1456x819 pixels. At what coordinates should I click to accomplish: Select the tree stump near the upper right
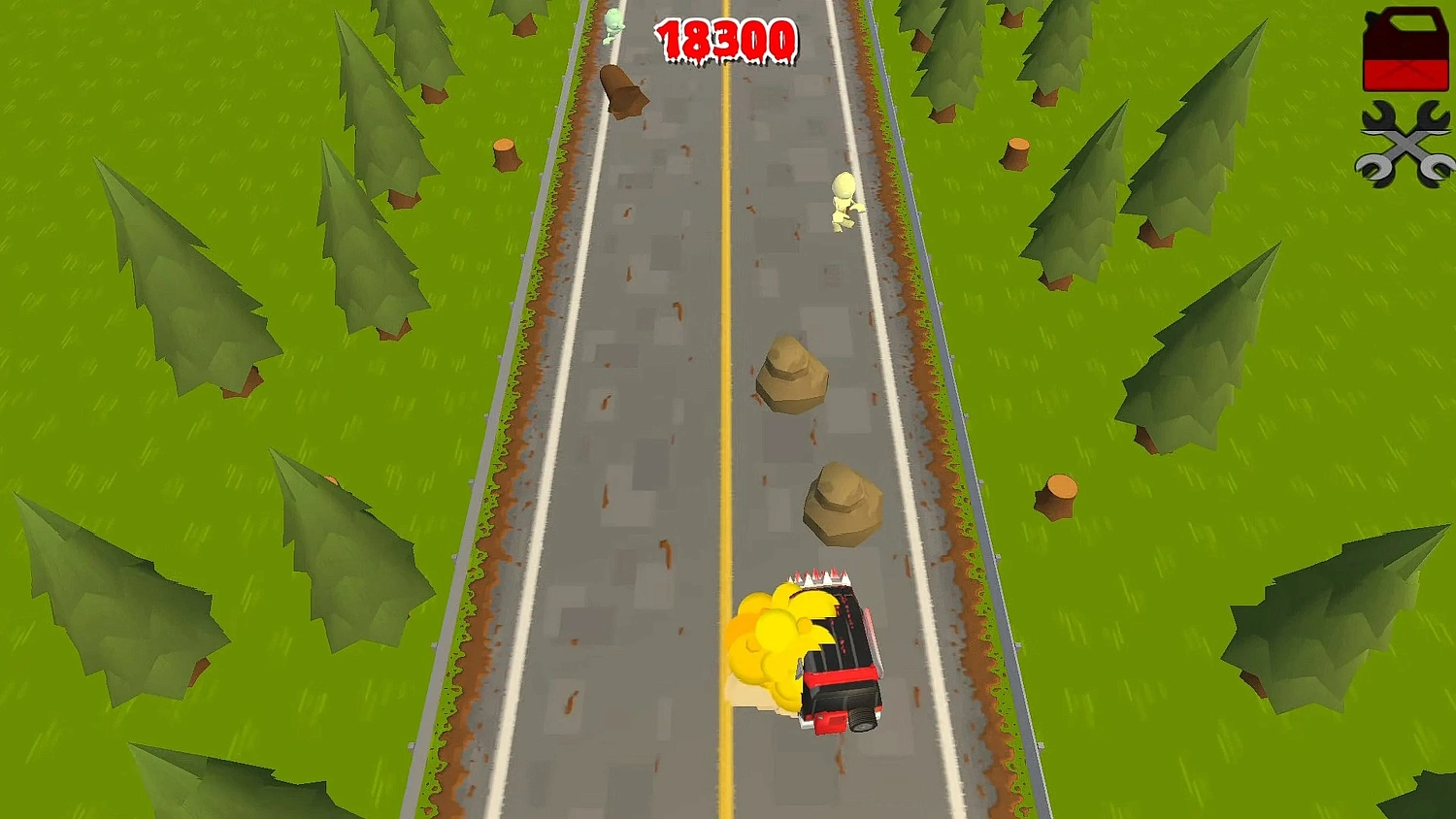(1016, 155)
